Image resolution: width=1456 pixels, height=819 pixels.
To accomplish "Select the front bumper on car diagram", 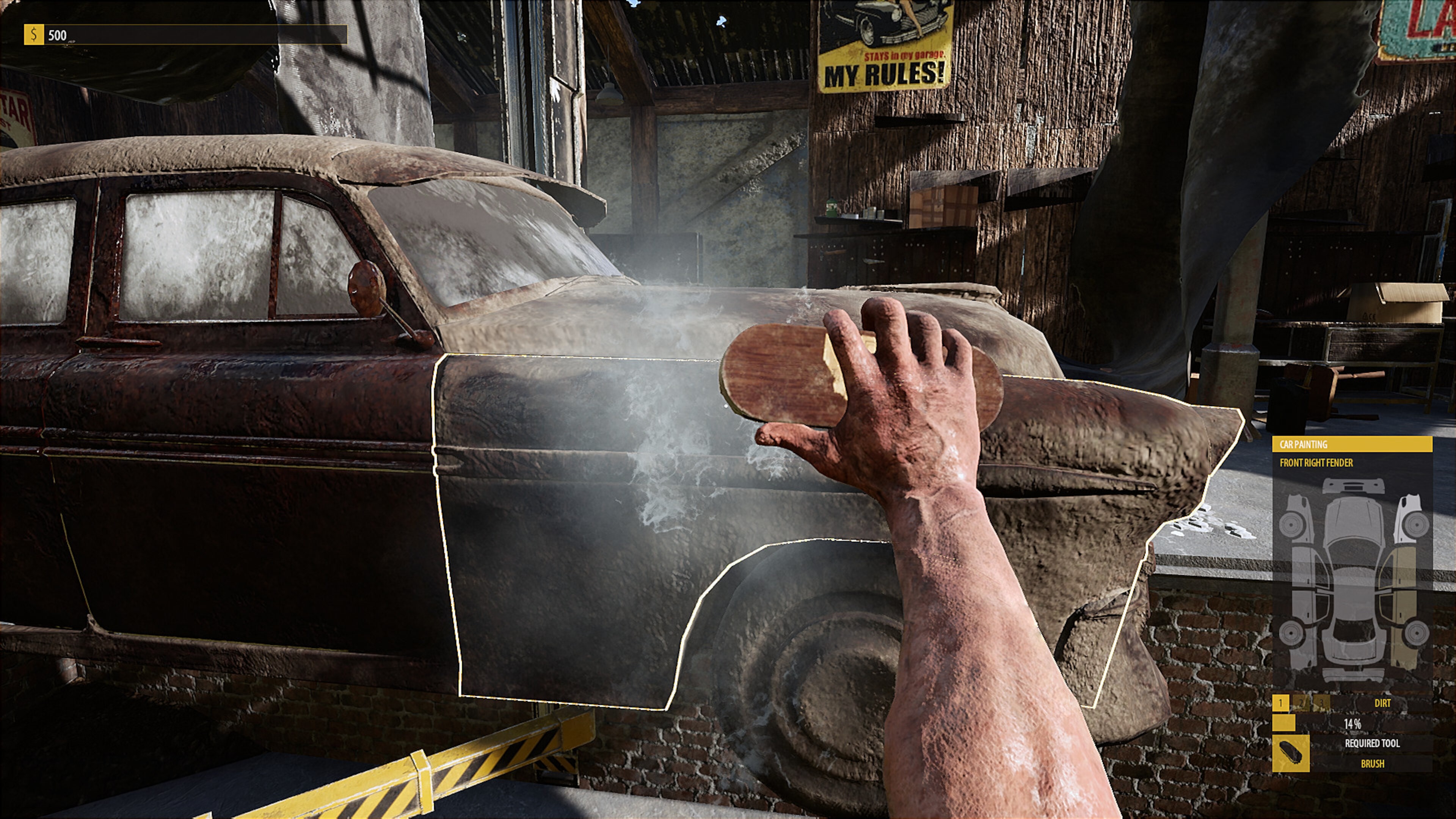I will click(x=1353, y=486).
